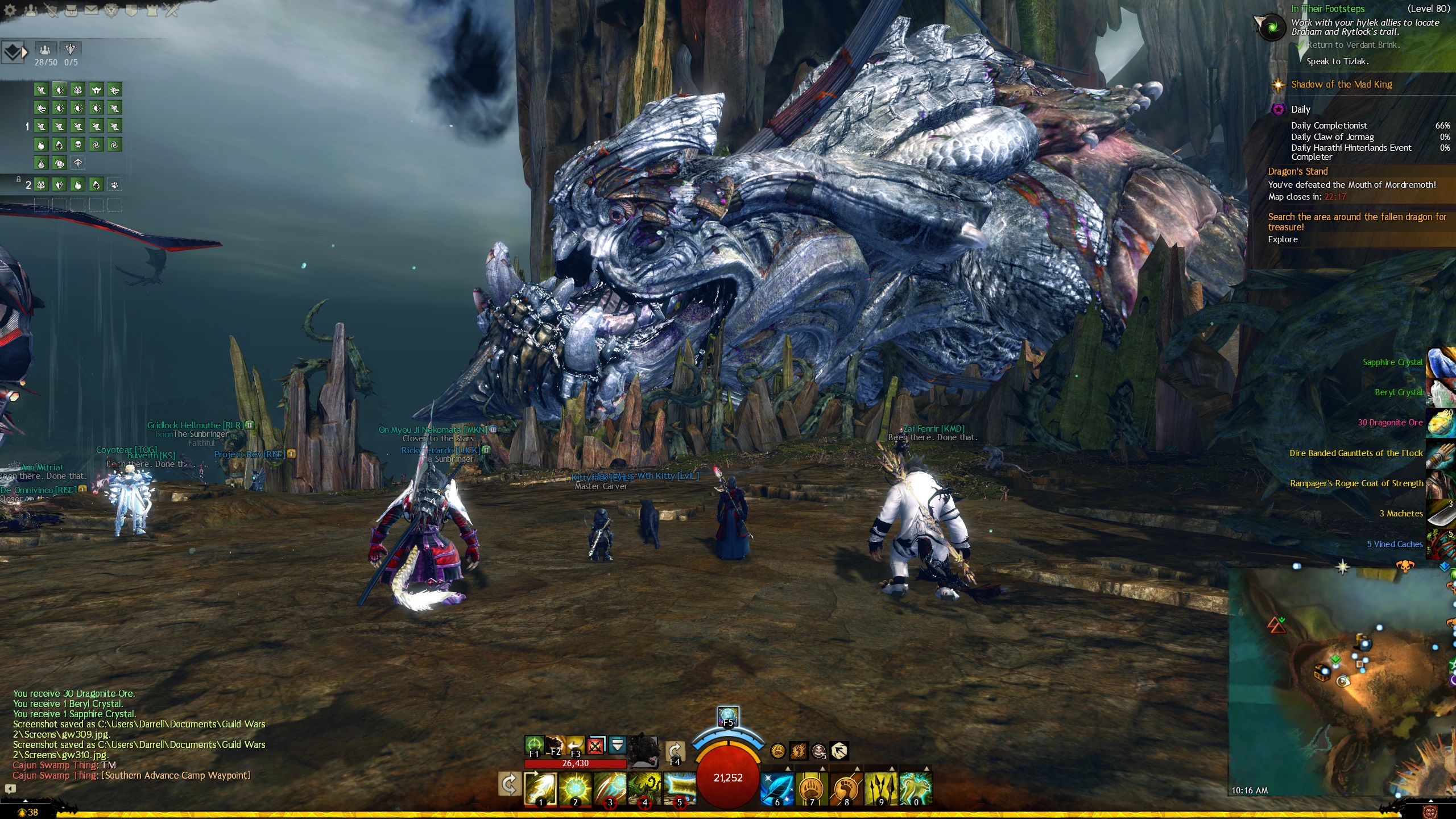Click the F4 pet swap button
This screenshot has height=819, width=1456.
click(675, 752)
